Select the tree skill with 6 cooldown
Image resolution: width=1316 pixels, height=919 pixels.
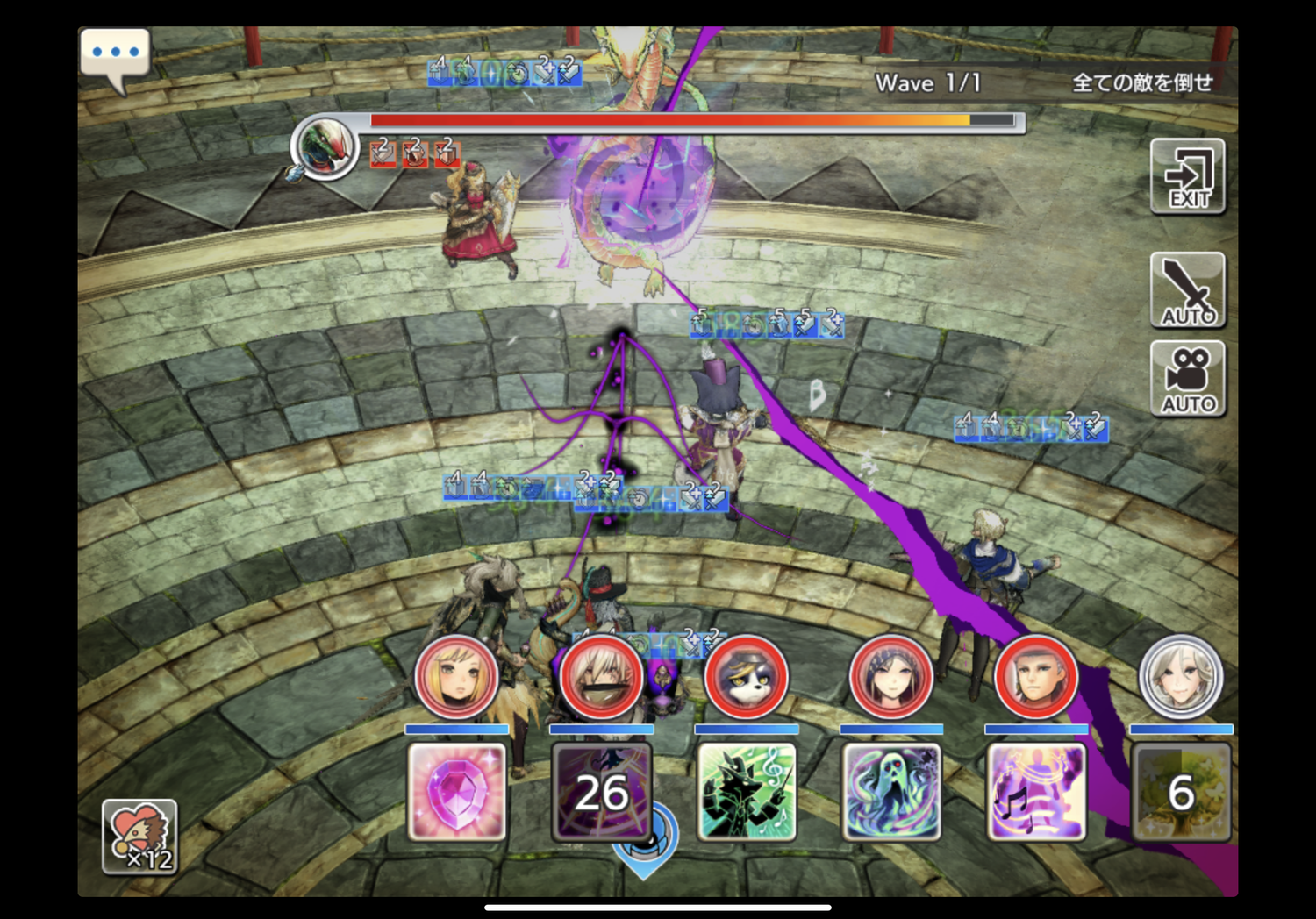pos(1181,792)
